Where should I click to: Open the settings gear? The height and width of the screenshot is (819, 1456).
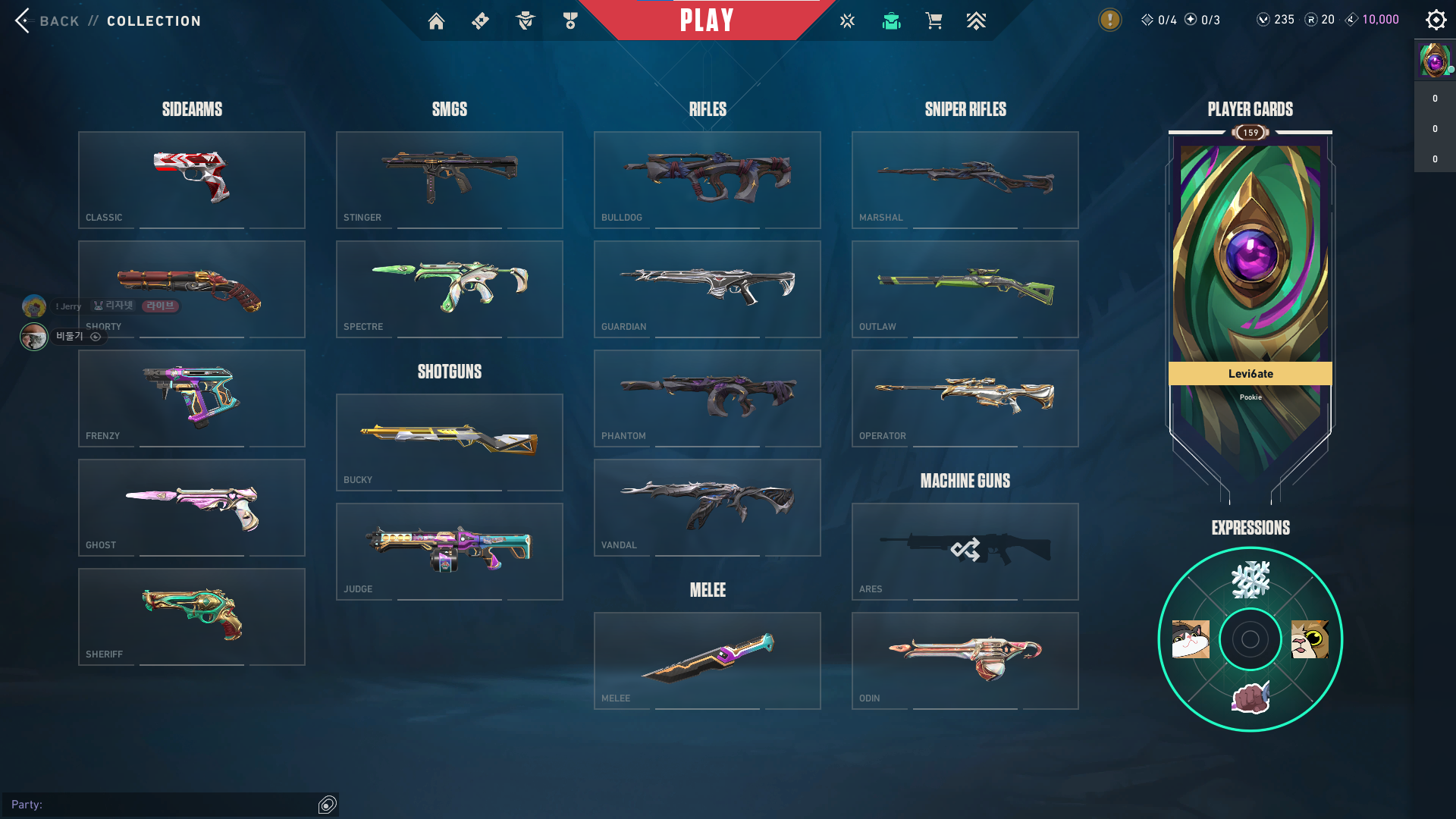(x=1436, y=20)
